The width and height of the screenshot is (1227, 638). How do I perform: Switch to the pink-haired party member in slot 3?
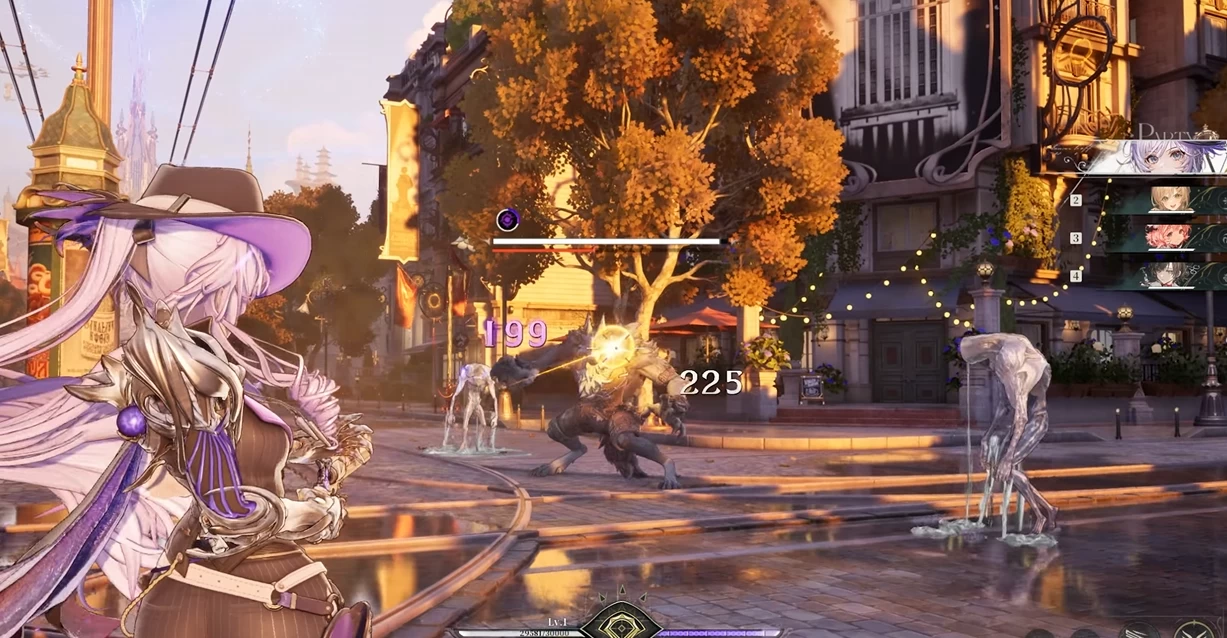1168,237
